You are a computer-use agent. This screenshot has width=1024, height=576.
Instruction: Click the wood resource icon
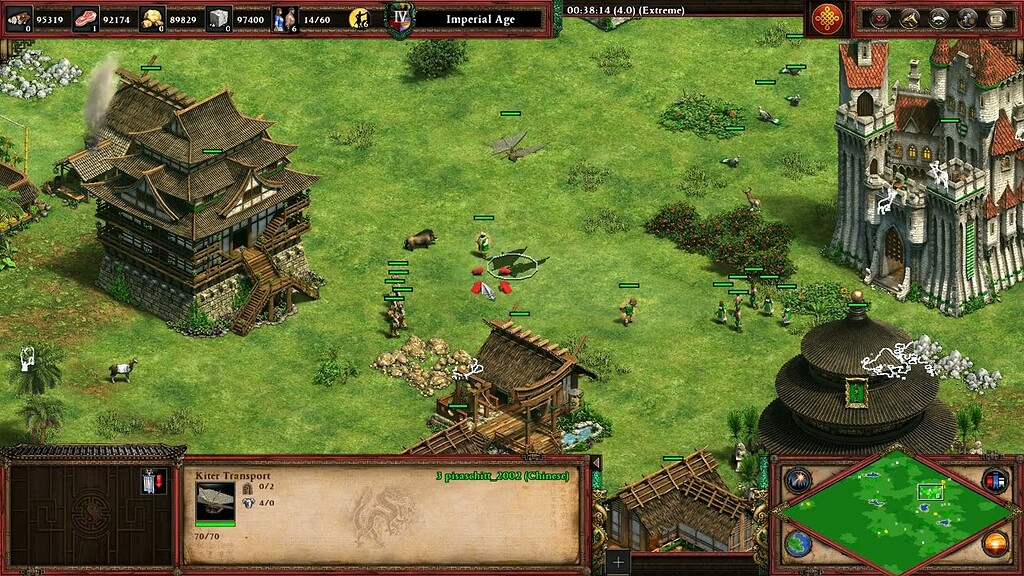click(20, 18)
